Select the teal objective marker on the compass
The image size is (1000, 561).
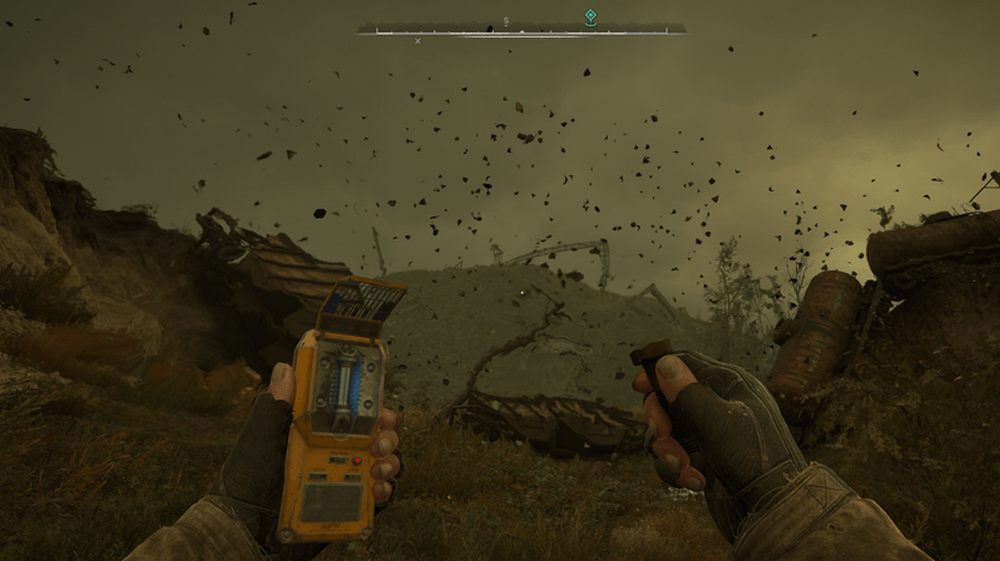tap(590, 16)
